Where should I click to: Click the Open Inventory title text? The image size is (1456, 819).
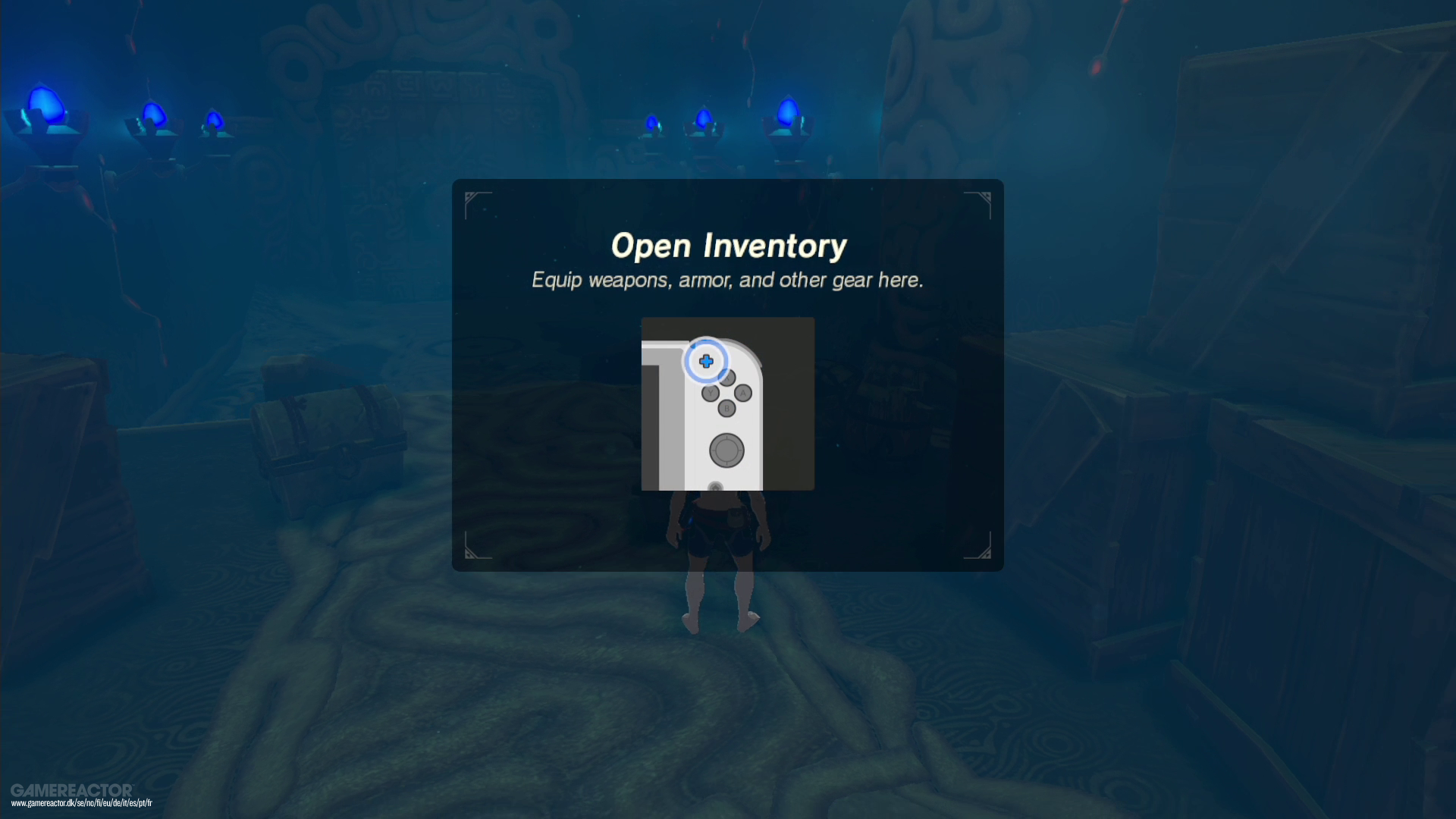(x=728, y=245)
